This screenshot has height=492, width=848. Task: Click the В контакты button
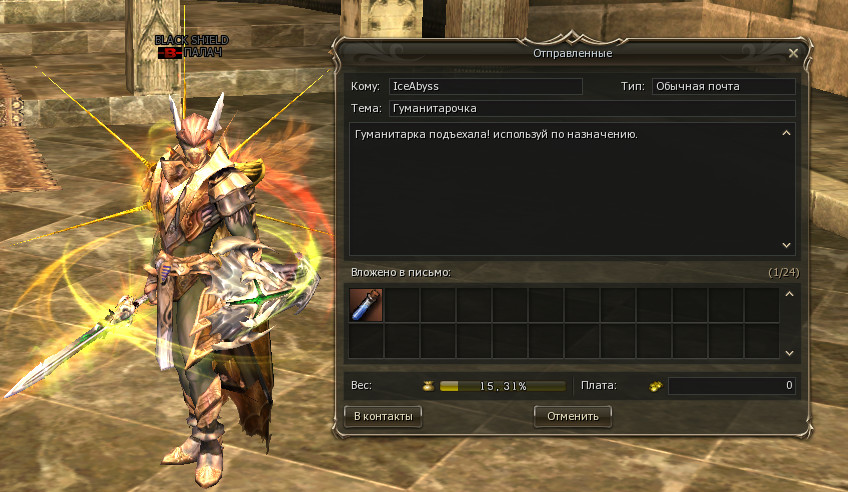pyautogui.click(x=382, y=415)
